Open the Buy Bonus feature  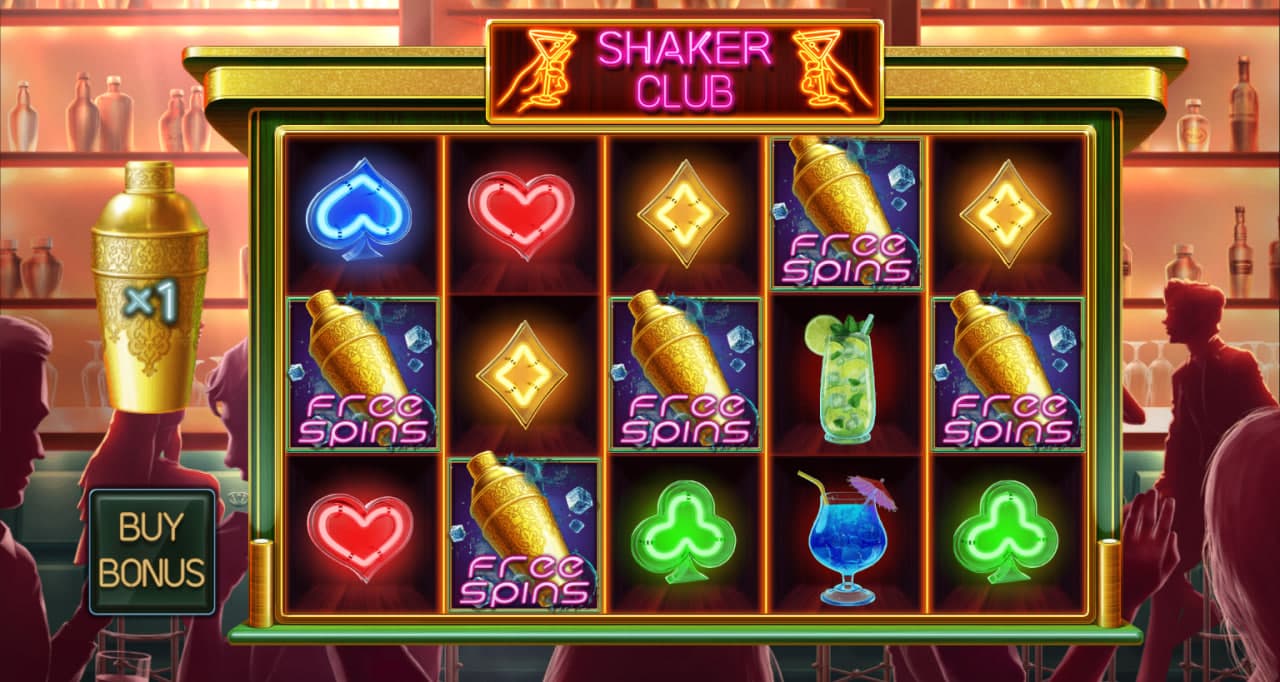click(152, 550)
